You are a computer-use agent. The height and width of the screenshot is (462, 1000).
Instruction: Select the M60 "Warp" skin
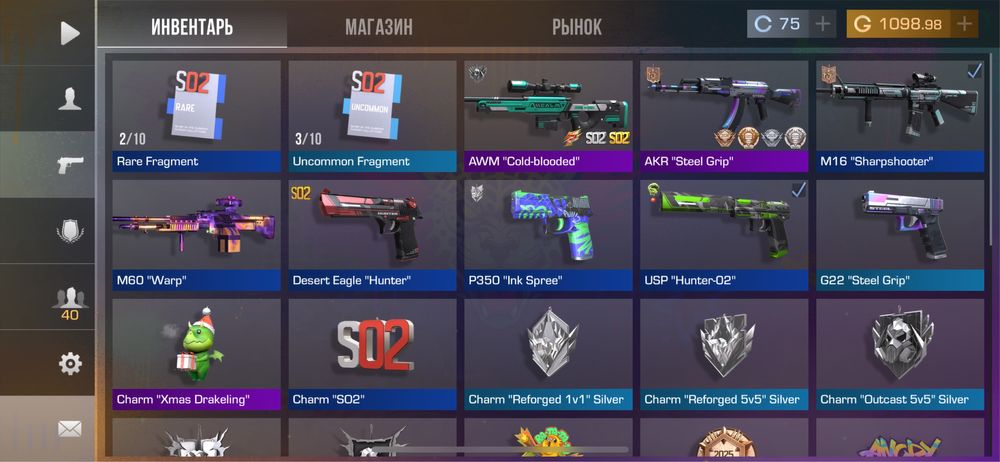pyautogui.click(x=196, y=235)
